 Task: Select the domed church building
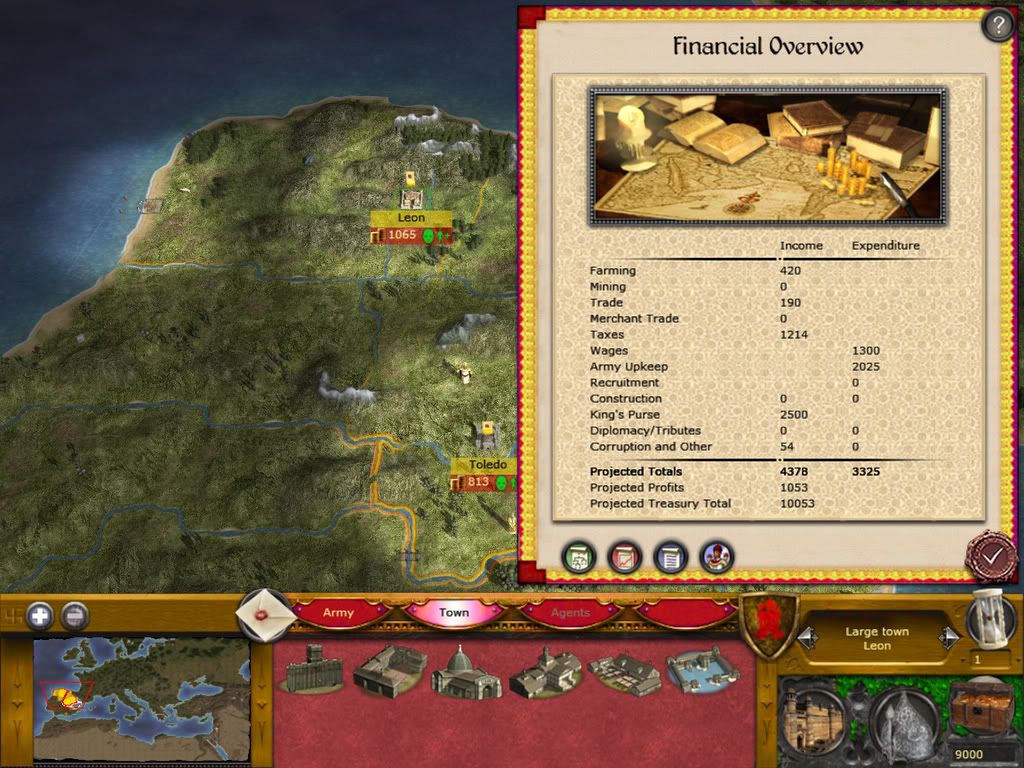(x=465, y=672)
